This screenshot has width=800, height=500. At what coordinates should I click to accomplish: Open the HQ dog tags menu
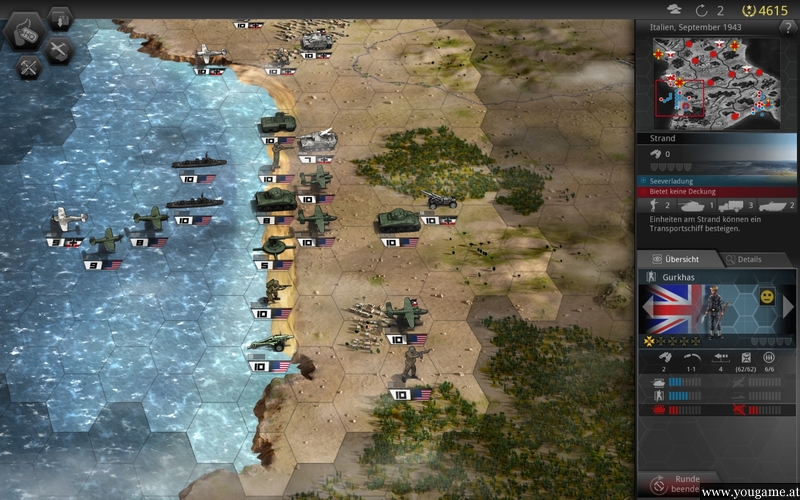[27, 32]
